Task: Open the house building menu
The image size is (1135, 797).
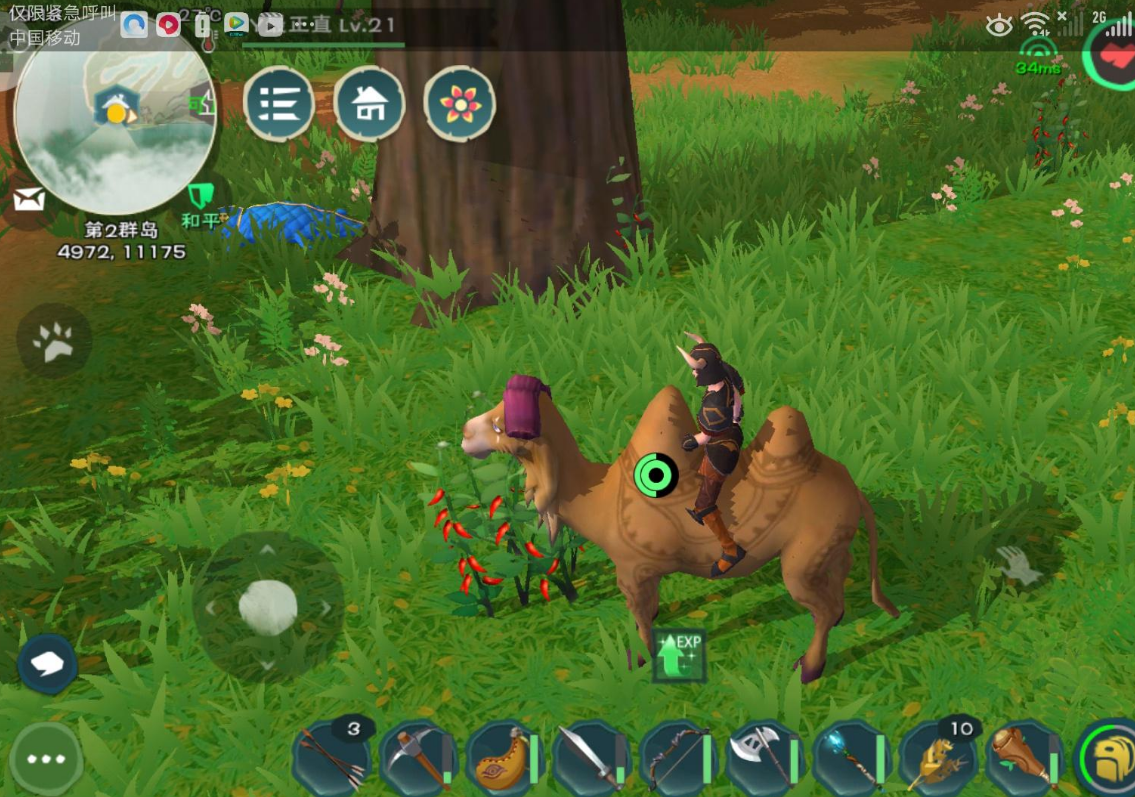Action: point(369,103)
